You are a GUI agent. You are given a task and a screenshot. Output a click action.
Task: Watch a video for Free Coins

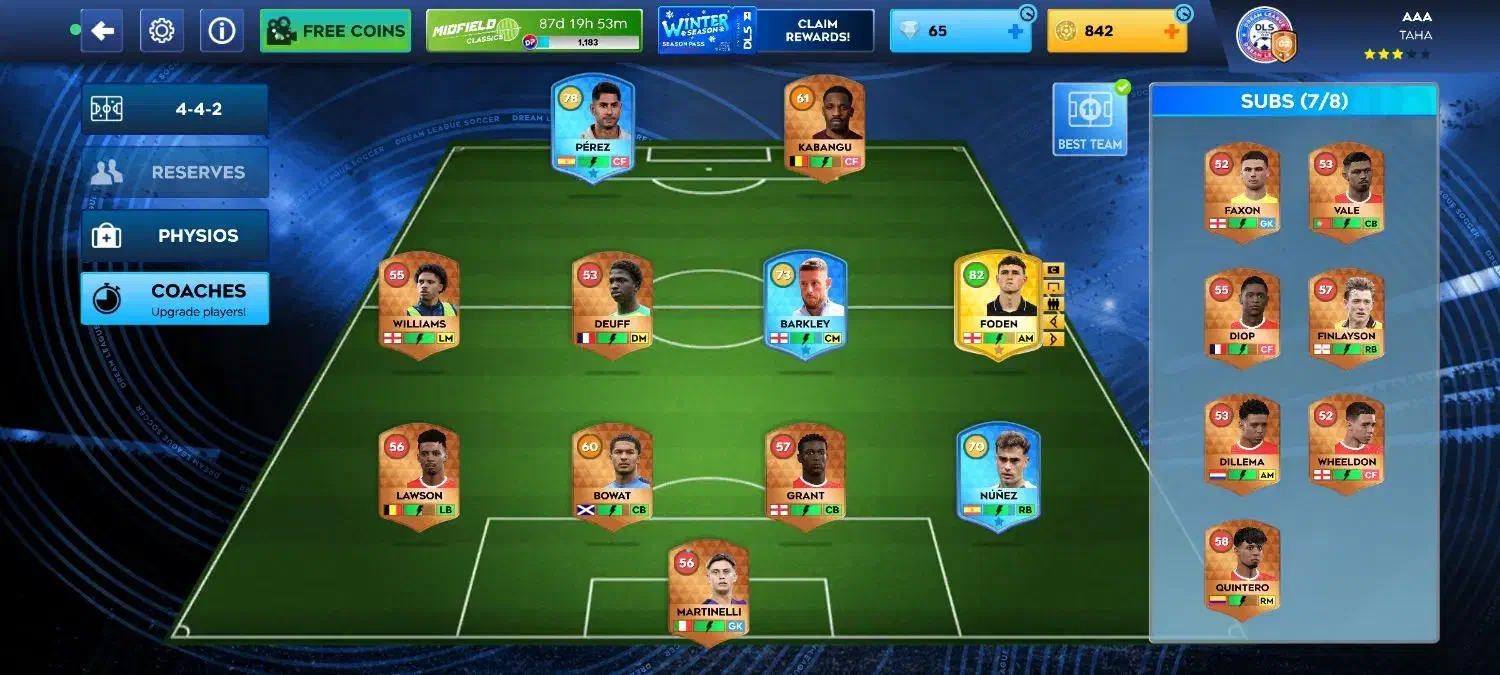[x=335, y=31]
